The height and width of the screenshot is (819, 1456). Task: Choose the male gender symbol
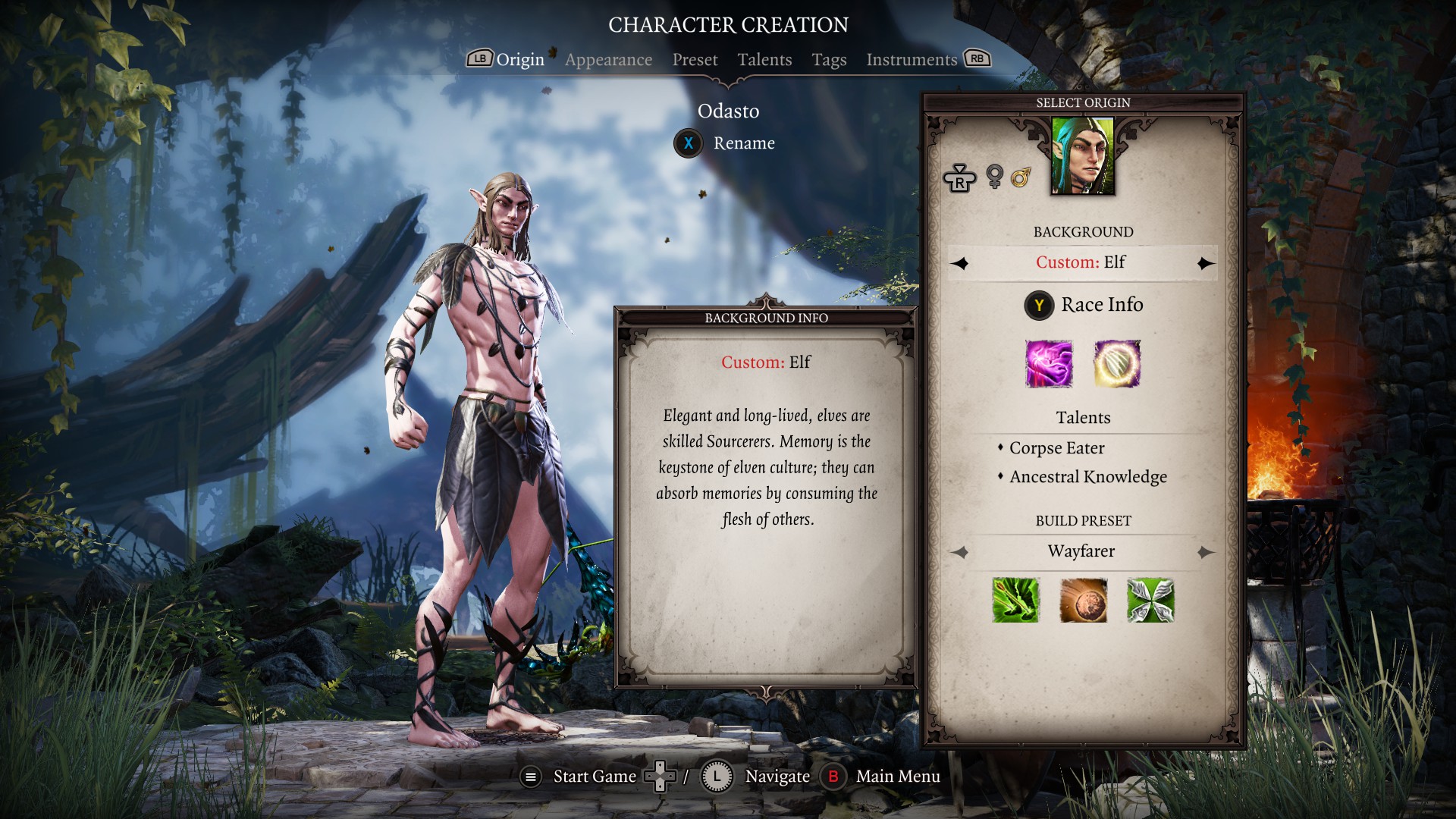tap(1021, 177)
